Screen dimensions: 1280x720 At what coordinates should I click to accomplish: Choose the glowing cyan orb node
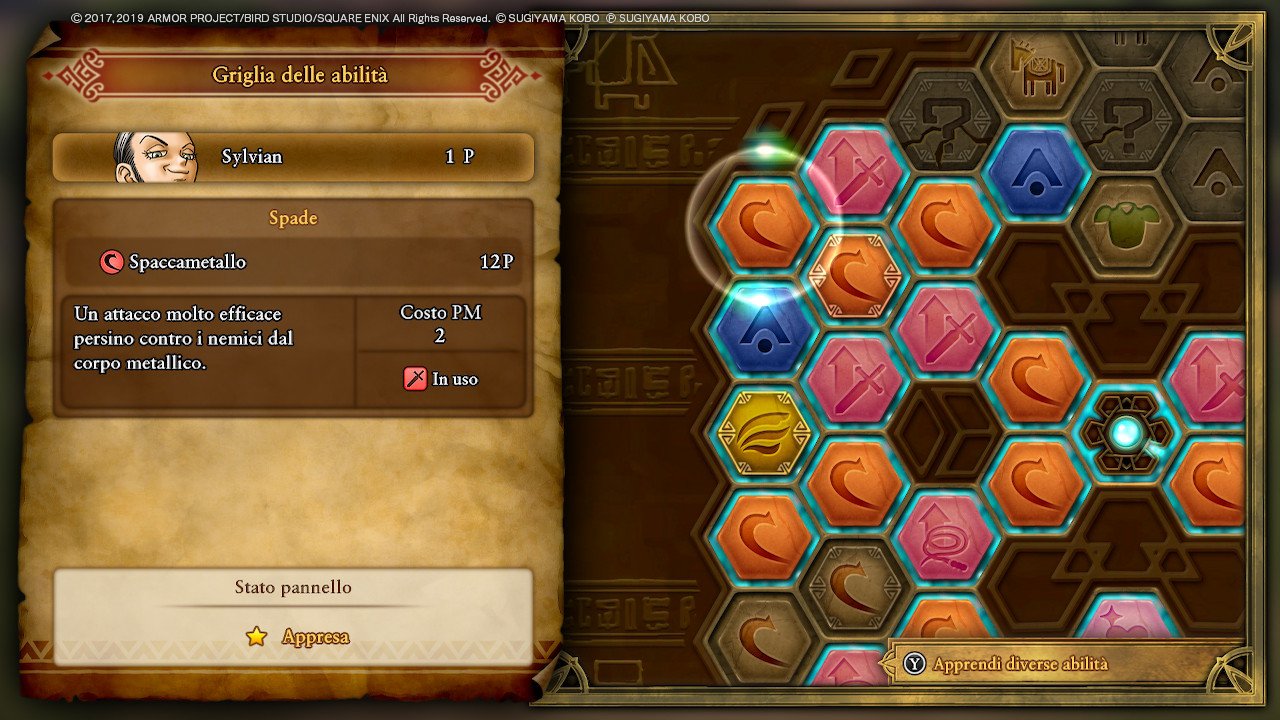coord(1127,432)
